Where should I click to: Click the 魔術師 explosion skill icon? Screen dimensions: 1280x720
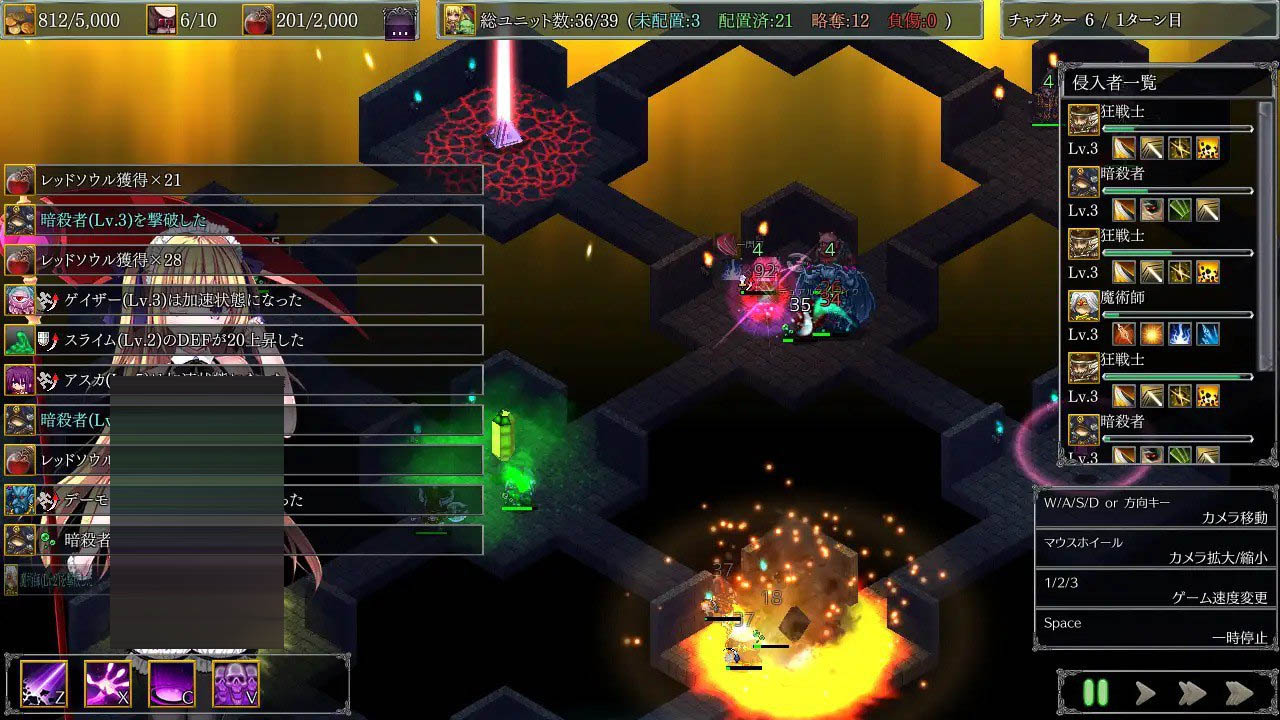click(x=1152, y=334)
